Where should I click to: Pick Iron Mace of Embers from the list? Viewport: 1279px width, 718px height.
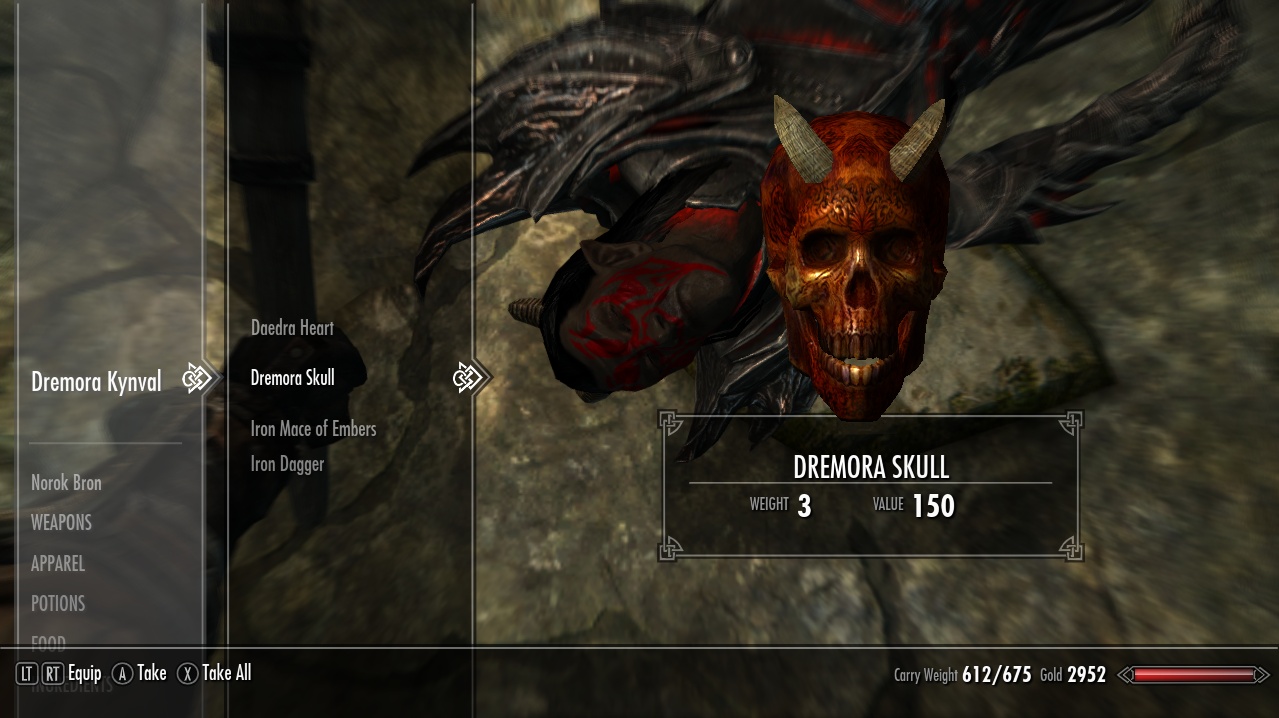click(x=313, y=429)
